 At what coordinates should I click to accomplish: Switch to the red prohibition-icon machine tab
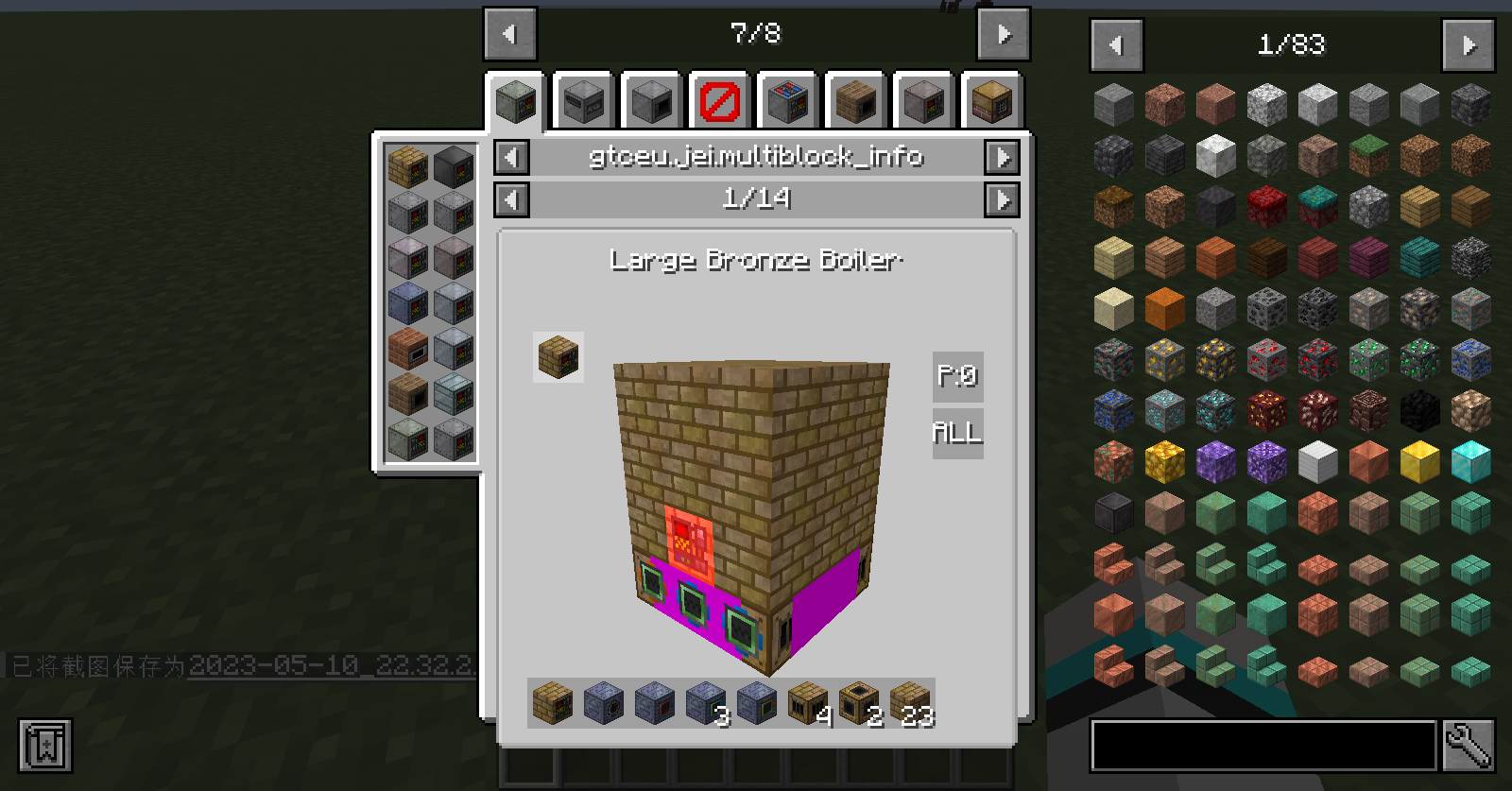(718, 100)
